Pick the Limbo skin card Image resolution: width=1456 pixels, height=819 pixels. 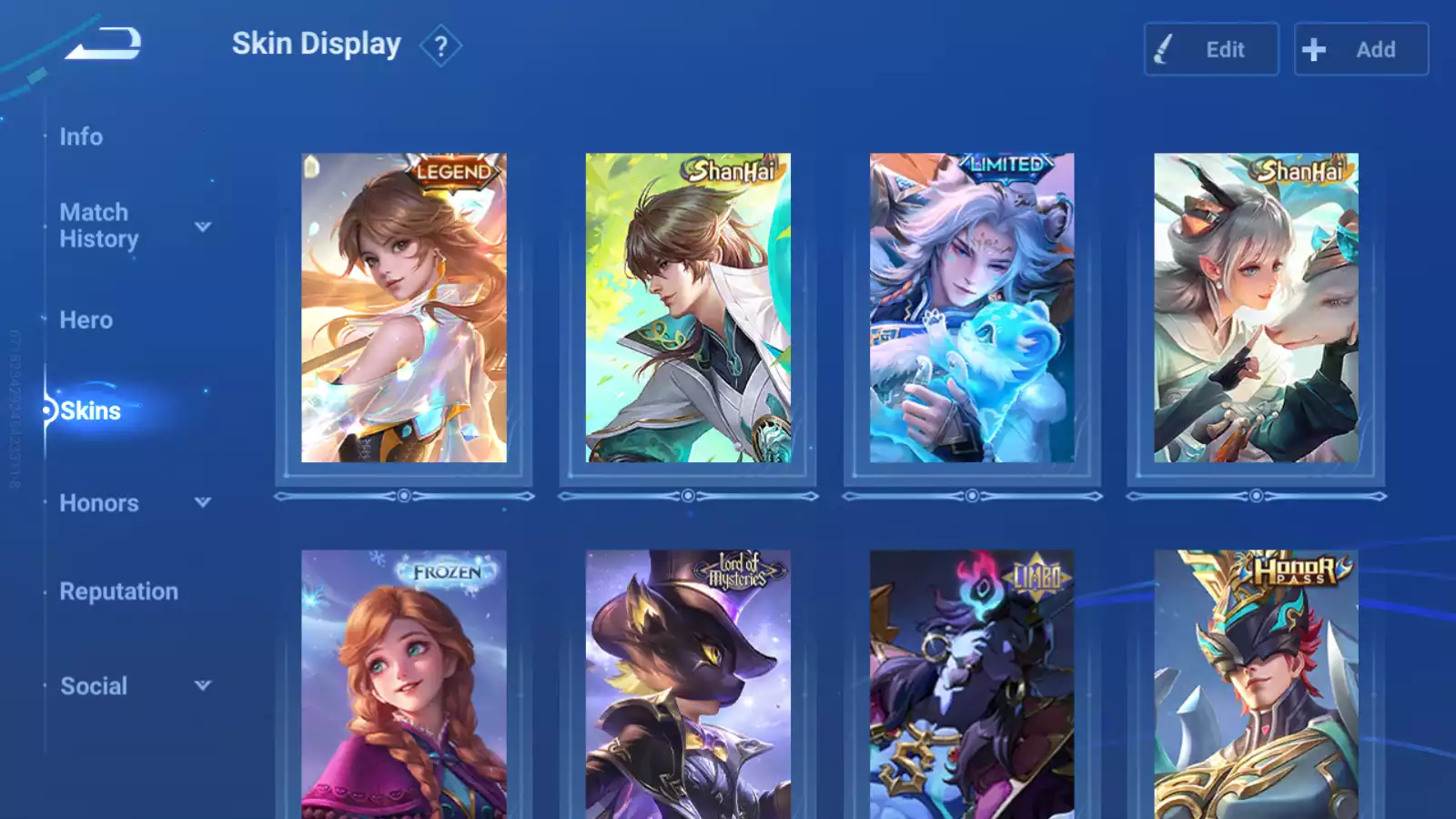click(972, 684)
